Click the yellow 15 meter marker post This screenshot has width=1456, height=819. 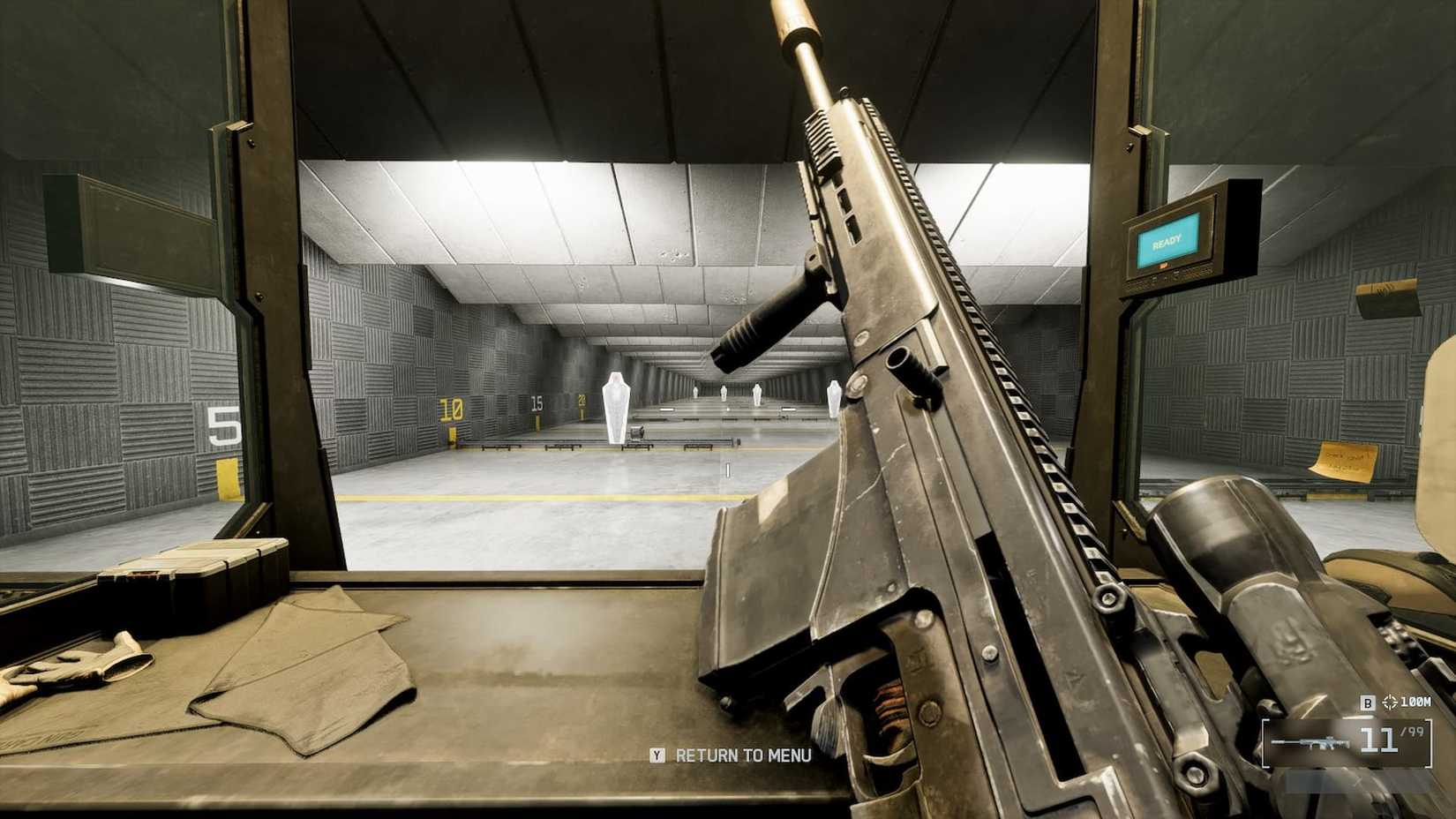point(538,415)
